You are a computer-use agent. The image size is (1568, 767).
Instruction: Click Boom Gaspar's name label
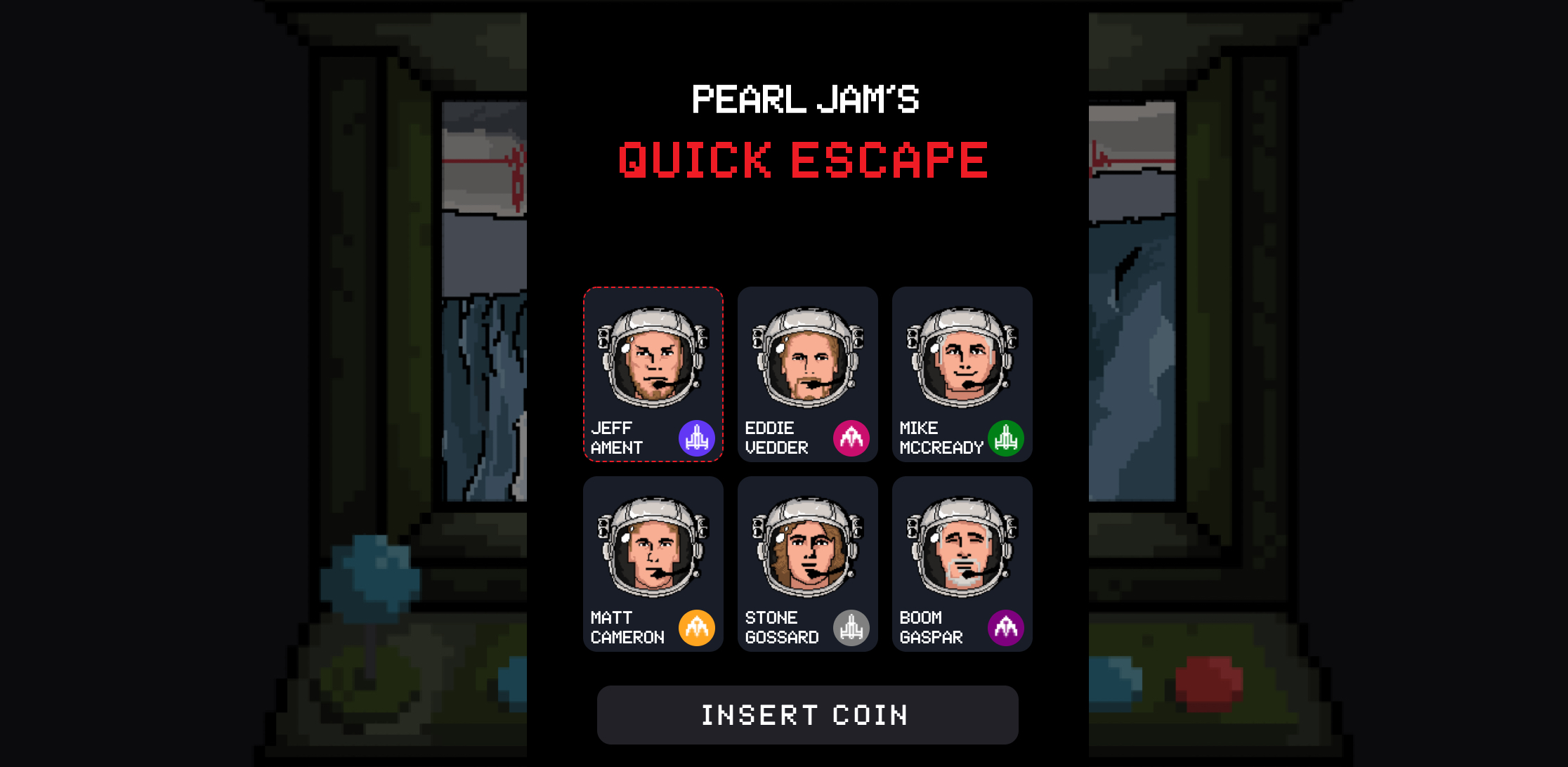point(932,627)
